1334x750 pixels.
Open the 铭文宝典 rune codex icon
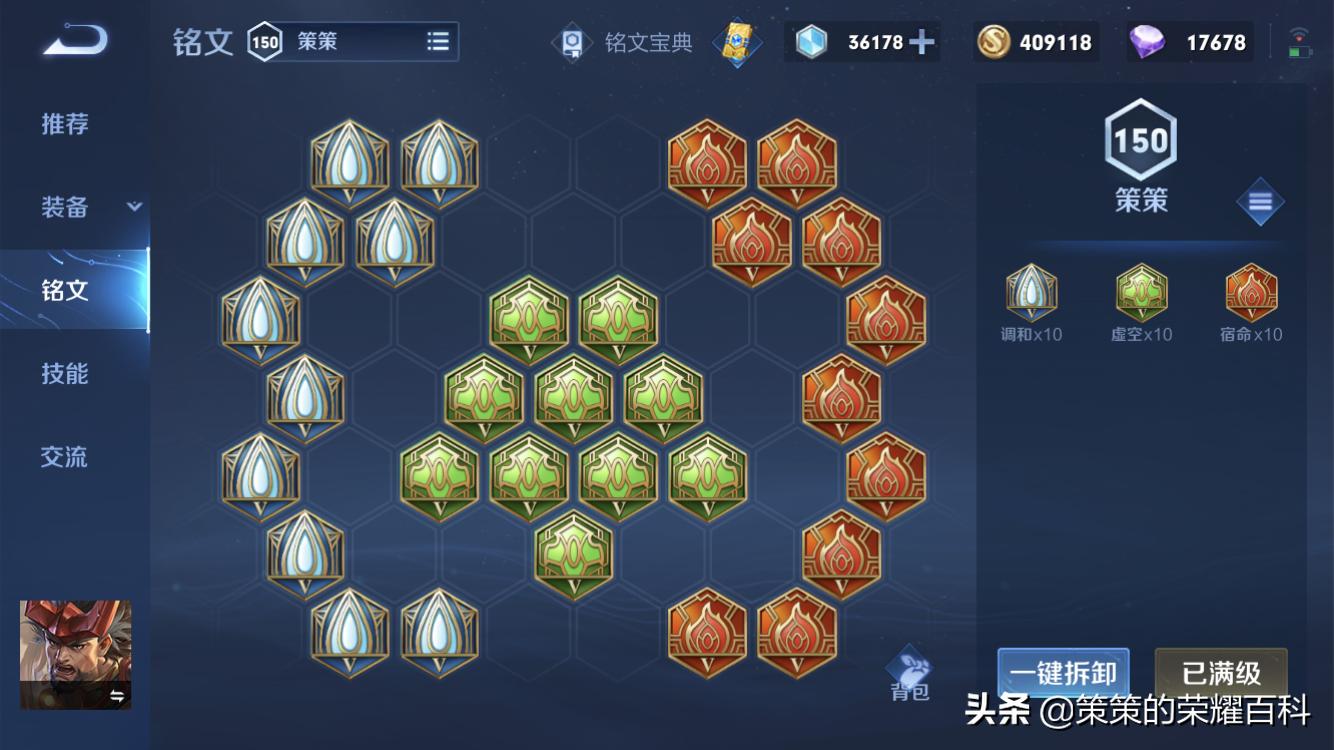click(573, 42)
